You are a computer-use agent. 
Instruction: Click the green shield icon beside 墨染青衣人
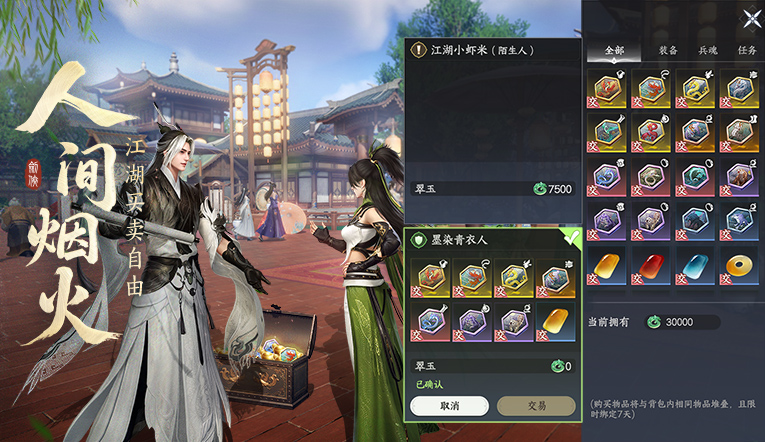pos(419,239)
